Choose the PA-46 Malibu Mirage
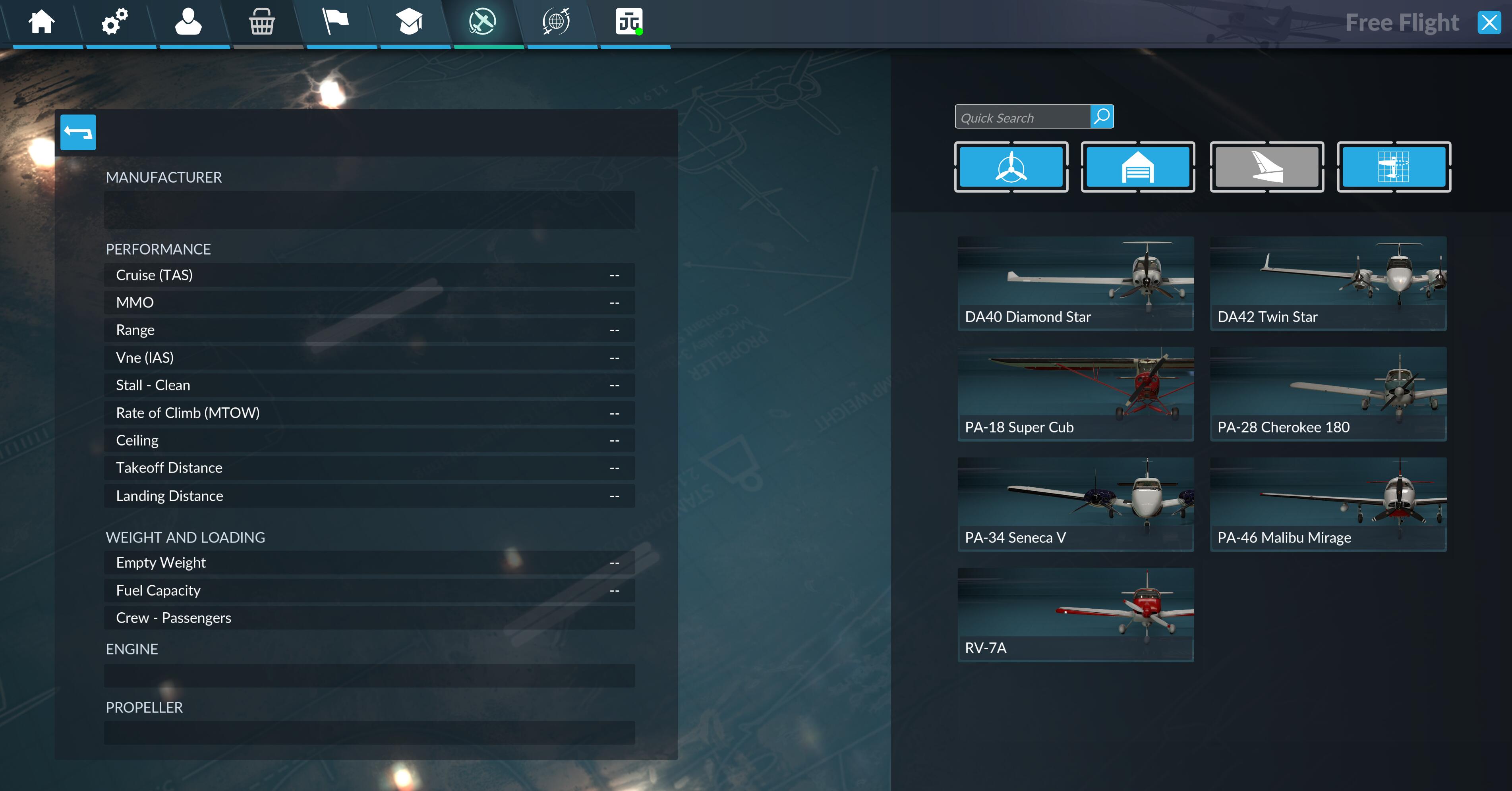 pyautogui.click(x=1328, y=504)
